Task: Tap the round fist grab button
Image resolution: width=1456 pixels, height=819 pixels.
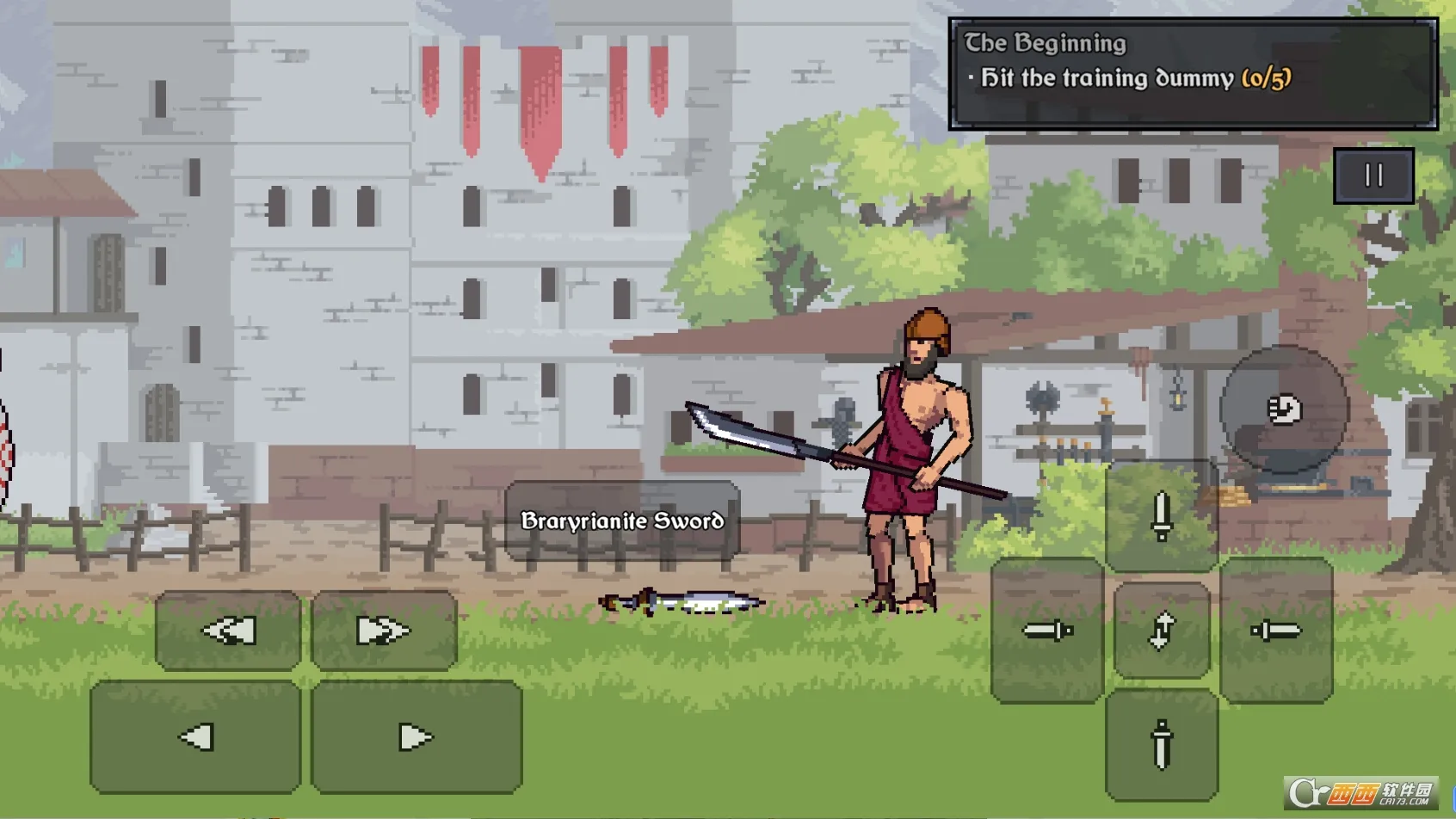Action: coord(1284,409)
